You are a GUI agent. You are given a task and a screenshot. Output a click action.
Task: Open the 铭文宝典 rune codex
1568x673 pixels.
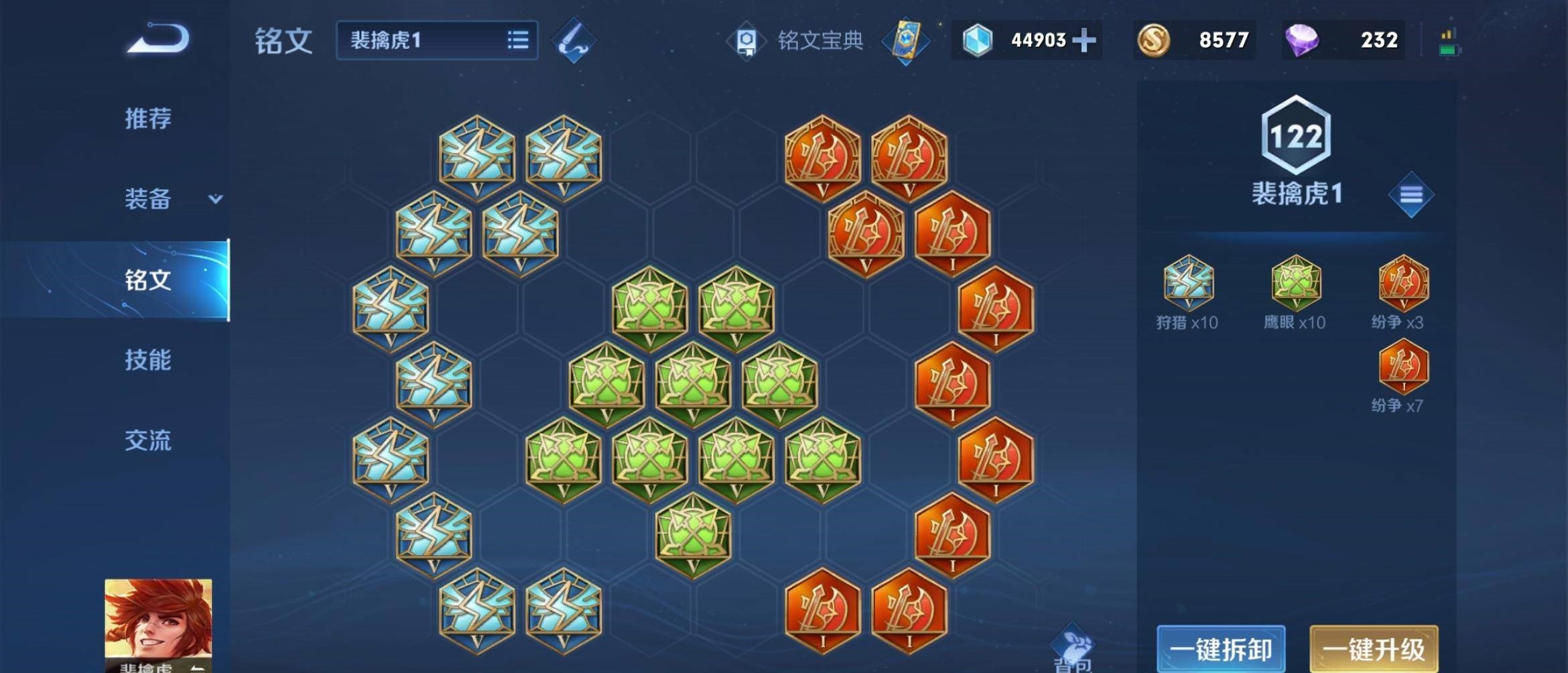799,41
